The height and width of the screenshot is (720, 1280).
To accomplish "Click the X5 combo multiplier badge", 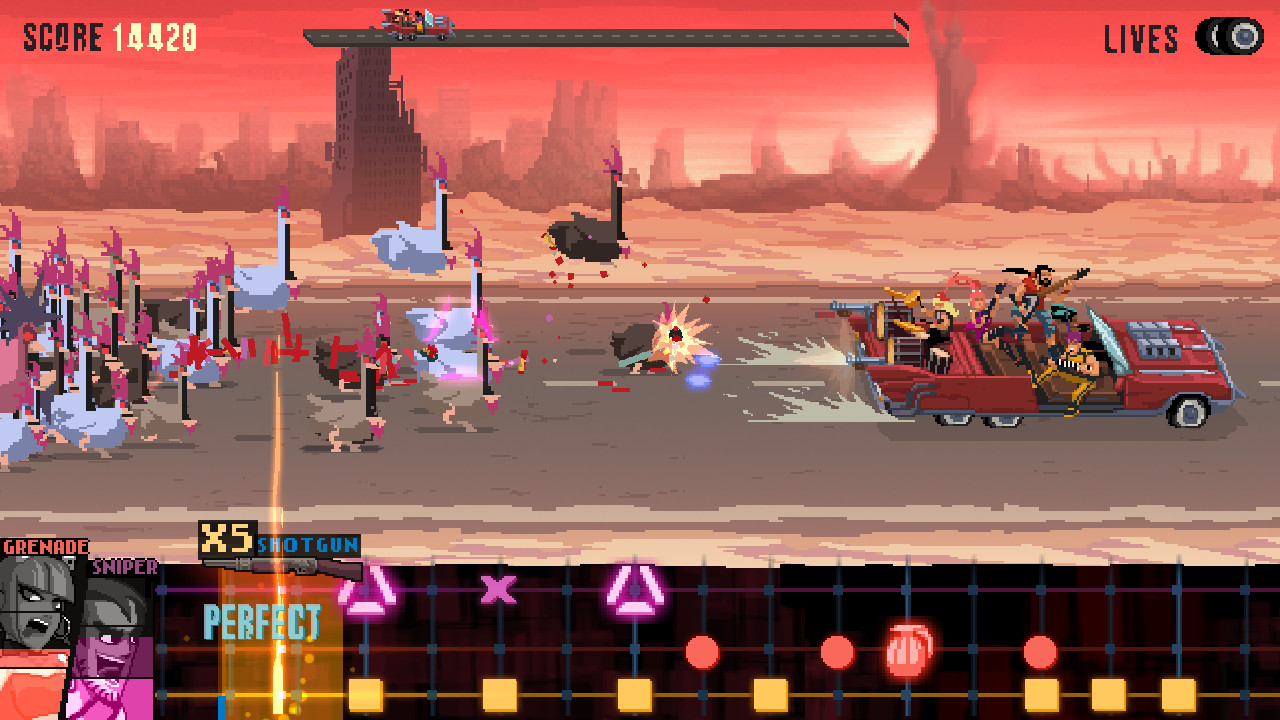I will (228, 538).
